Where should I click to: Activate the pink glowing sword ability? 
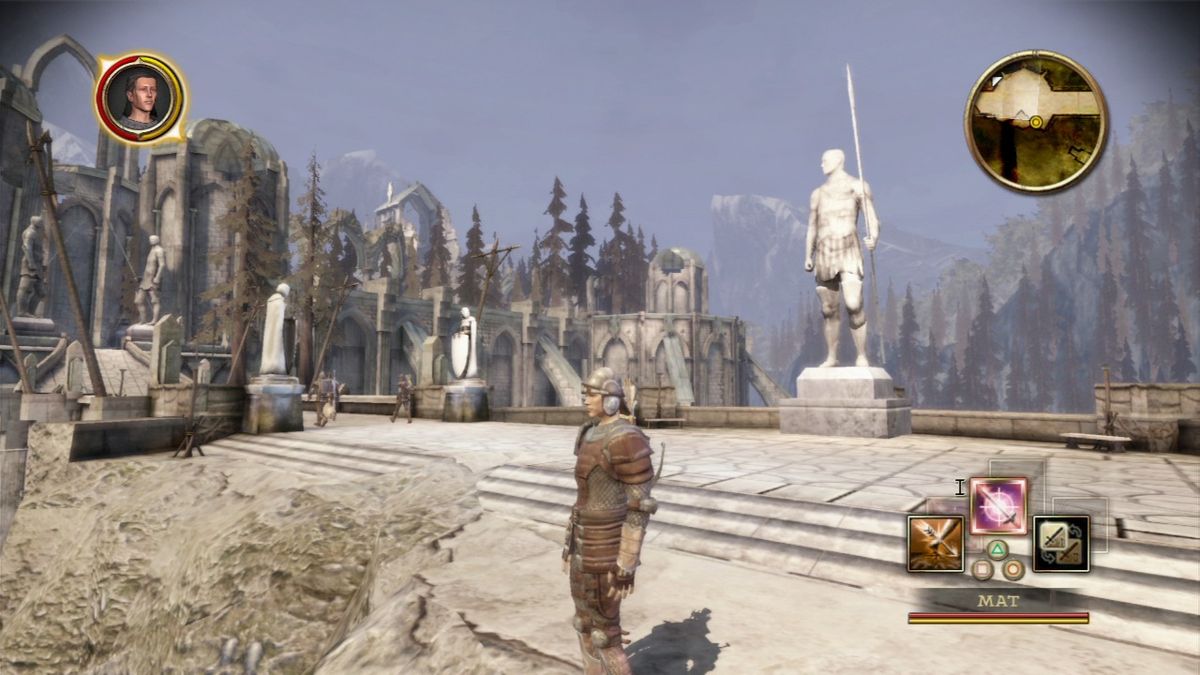[998, 505]
